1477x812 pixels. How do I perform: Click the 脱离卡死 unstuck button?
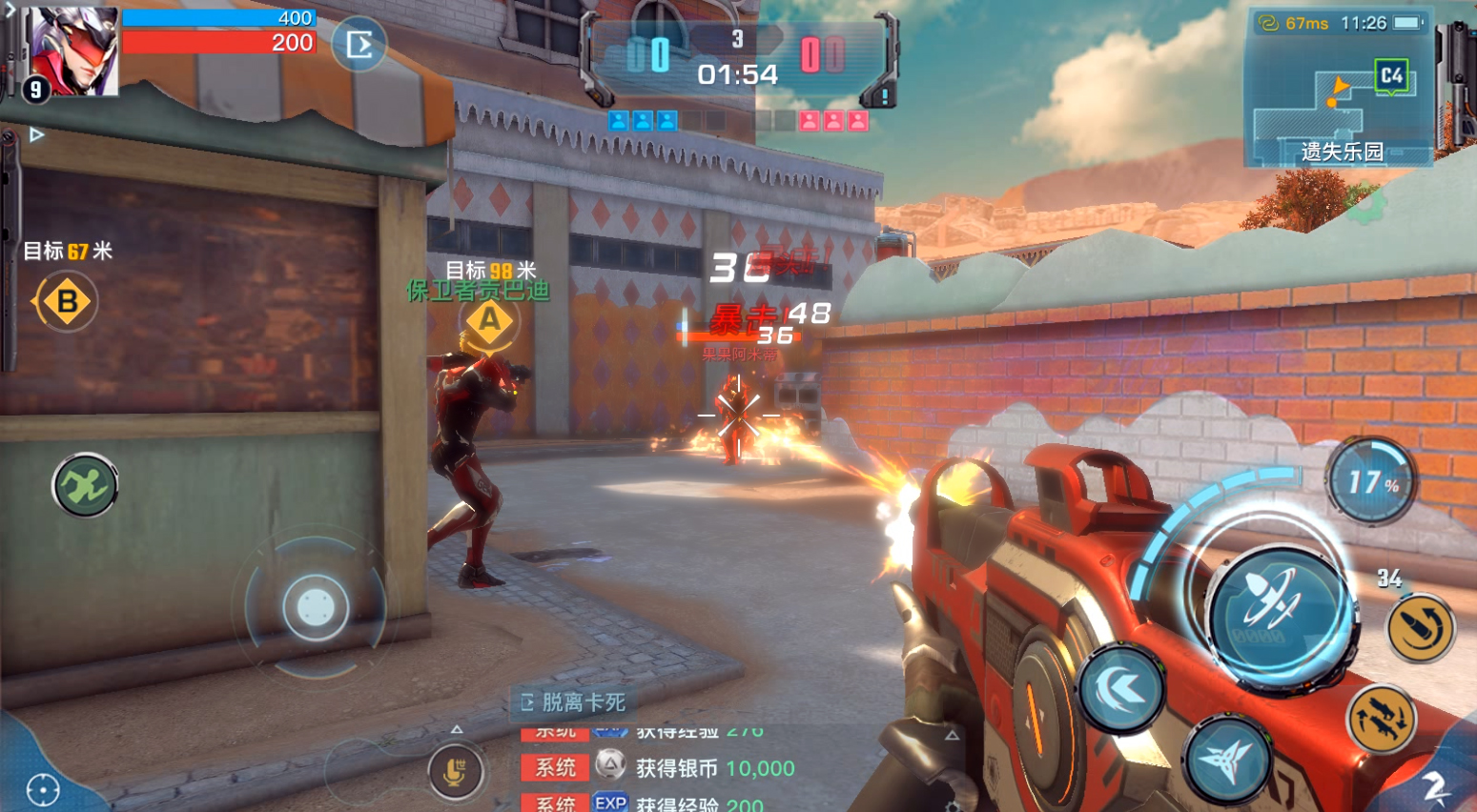point(574,702)
